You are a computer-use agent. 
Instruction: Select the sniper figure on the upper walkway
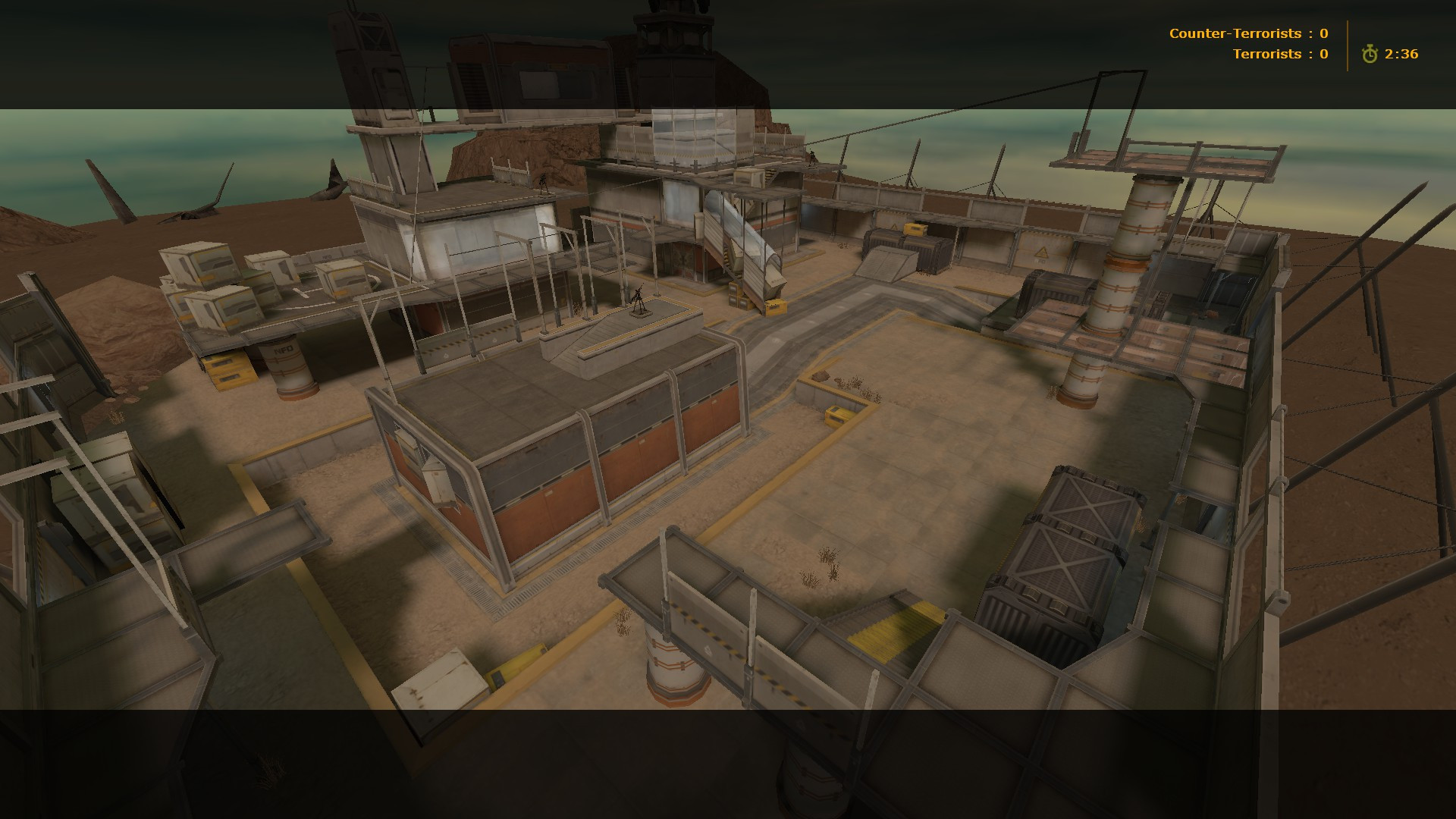[811, 156]
